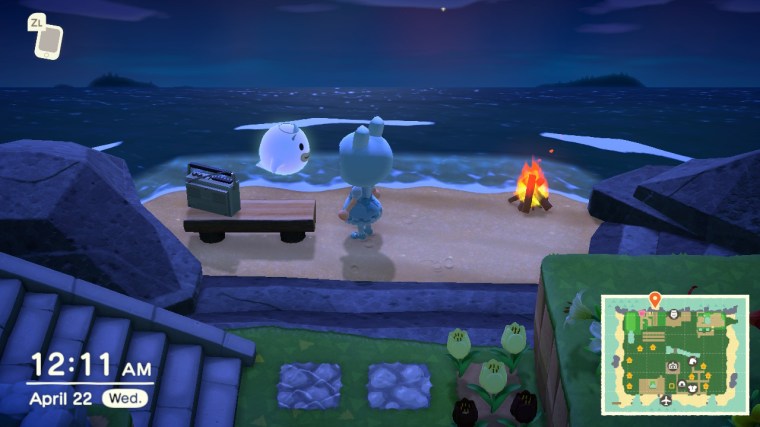This screenshot has height=427, width=760.
Task: Open the island minimap
Action: (x=675, y=352)
